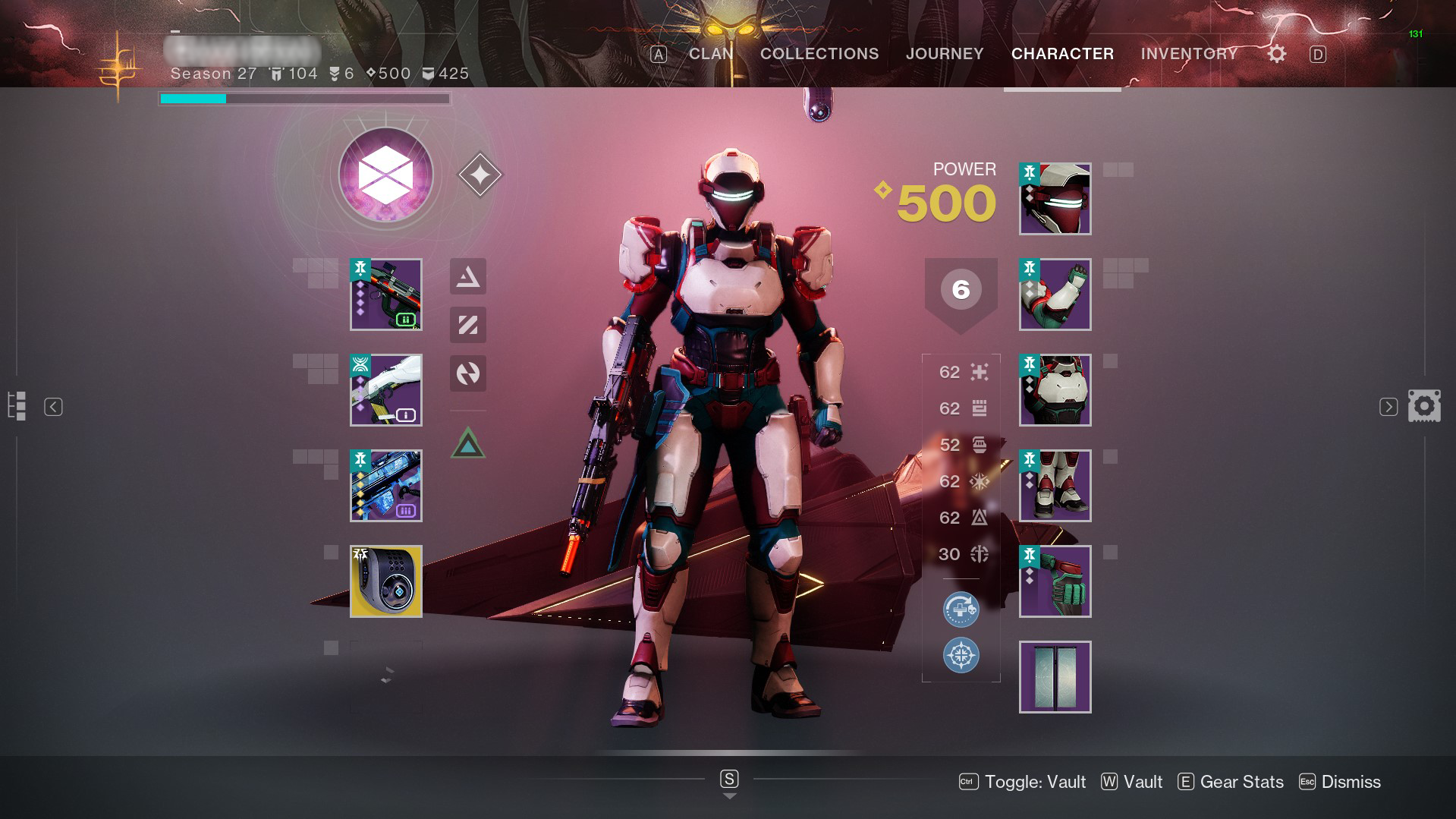Select the chest armor slot
1456x819 pixels.
click(1055, 390)
